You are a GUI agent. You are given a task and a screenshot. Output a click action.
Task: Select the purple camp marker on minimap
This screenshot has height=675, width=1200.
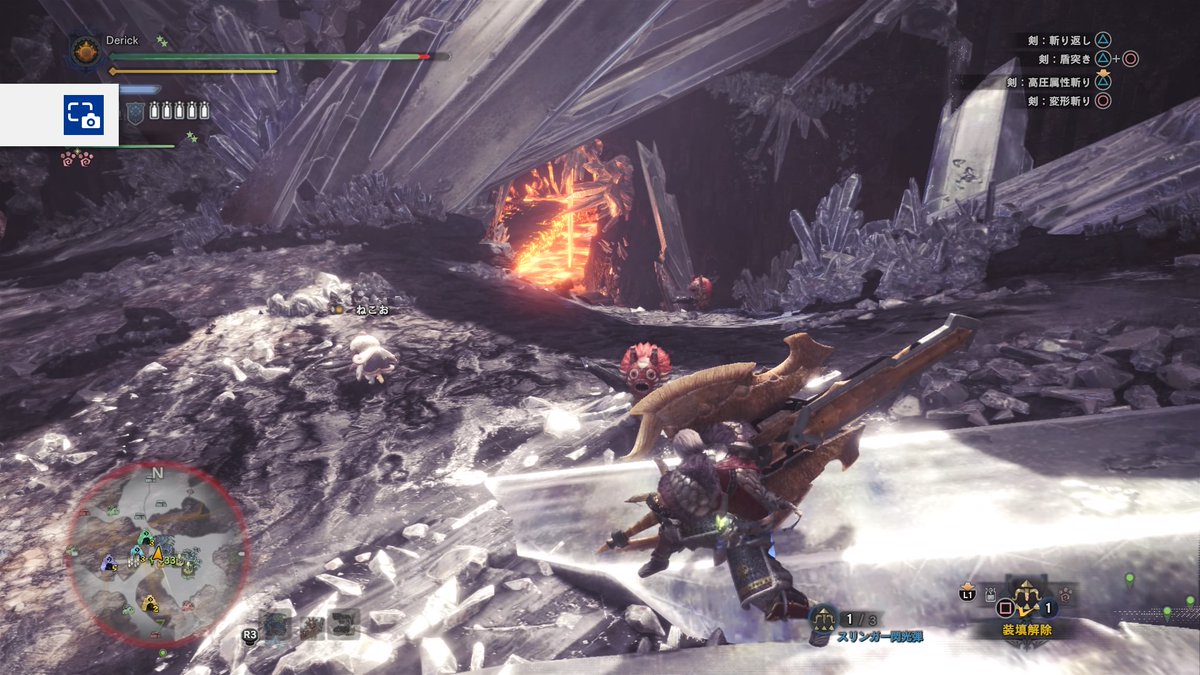point(108,563)
